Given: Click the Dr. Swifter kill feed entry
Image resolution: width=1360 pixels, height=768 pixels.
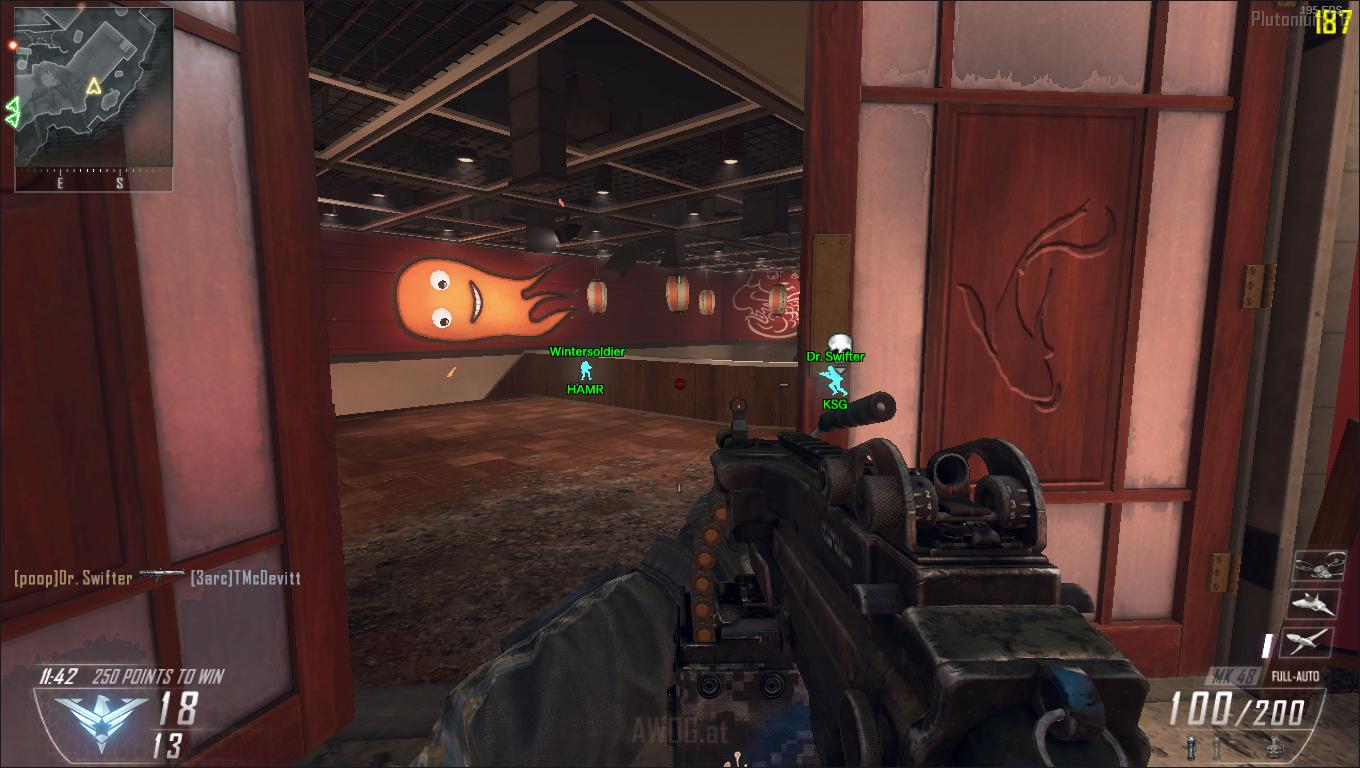Looking at the screenshot, I should click(73, 578).
